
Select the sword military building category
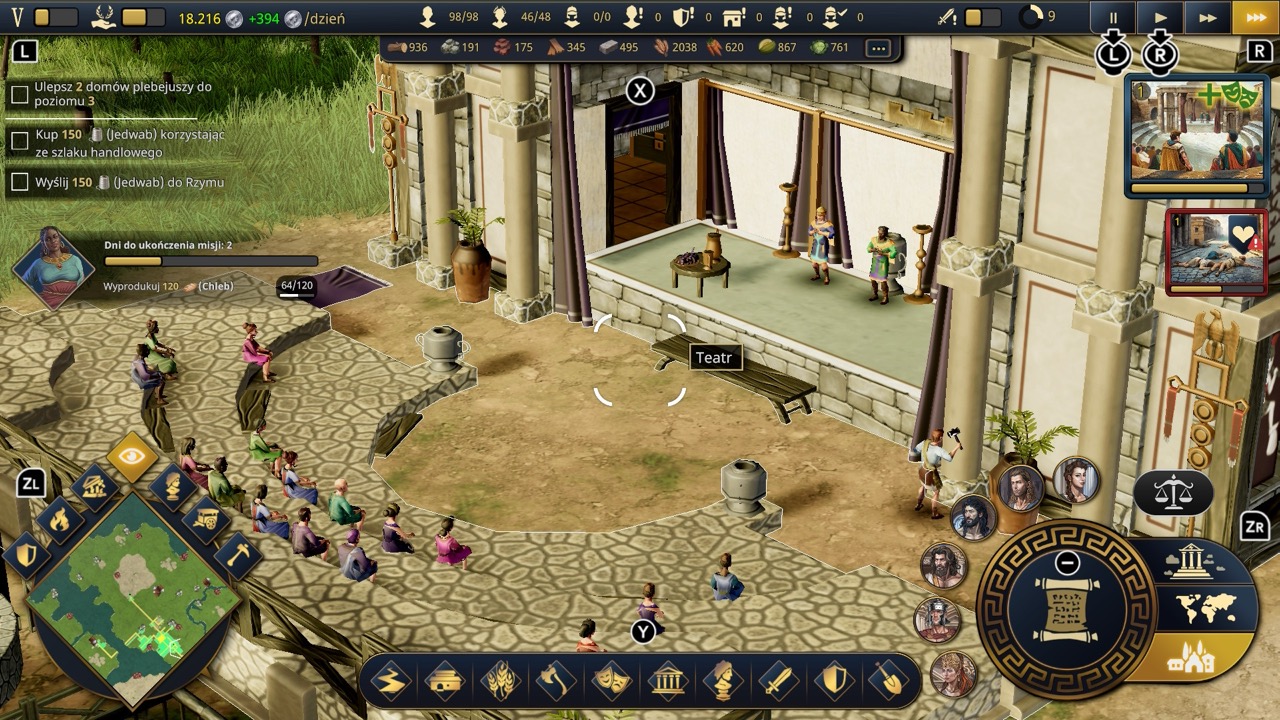click(x=777, y=682)
